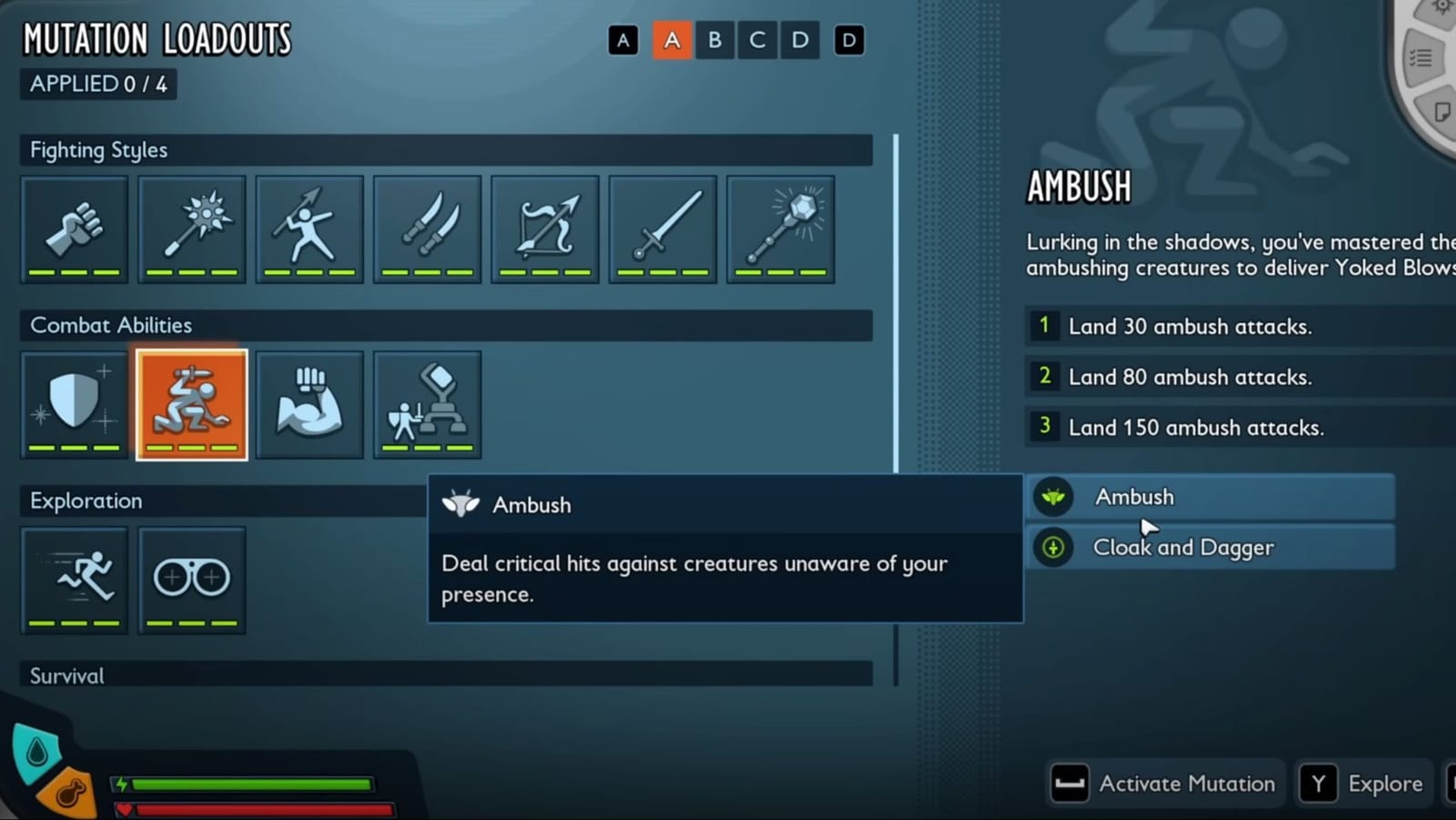Toggle the Cloak and Dagger plus icon
Screen dimensions: 1456x820
tap(1053, 548)
